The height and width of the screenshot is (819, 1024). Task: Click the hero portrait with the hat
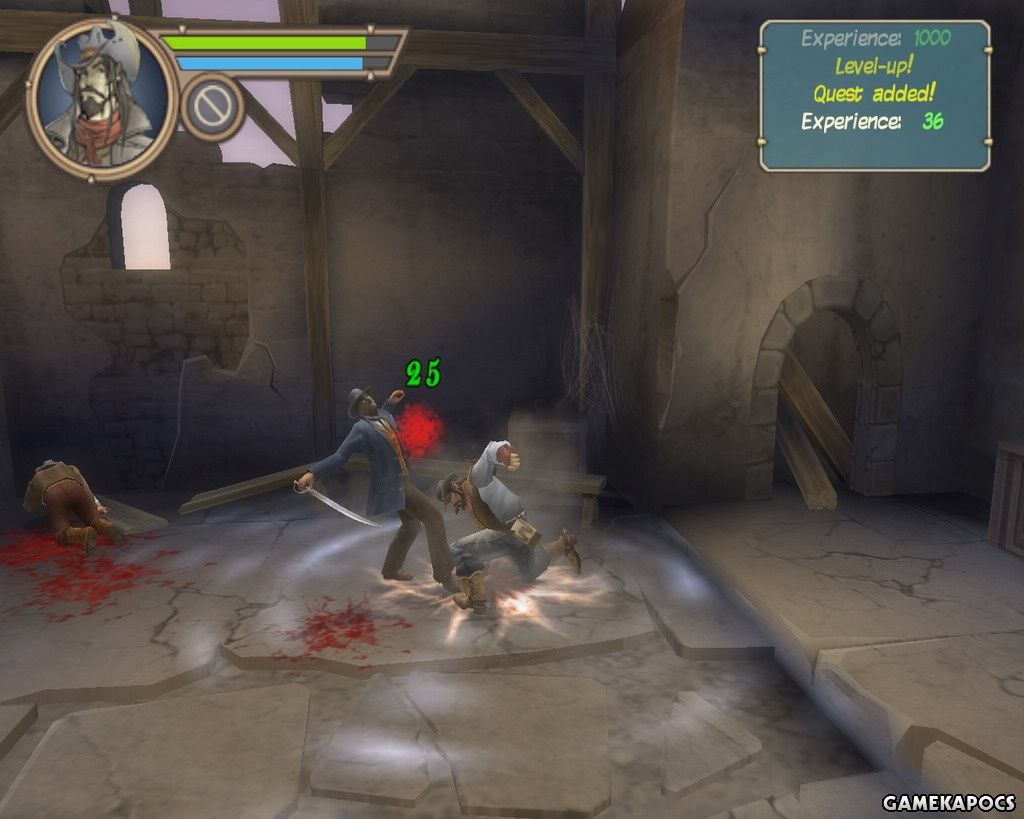(101, 98)
